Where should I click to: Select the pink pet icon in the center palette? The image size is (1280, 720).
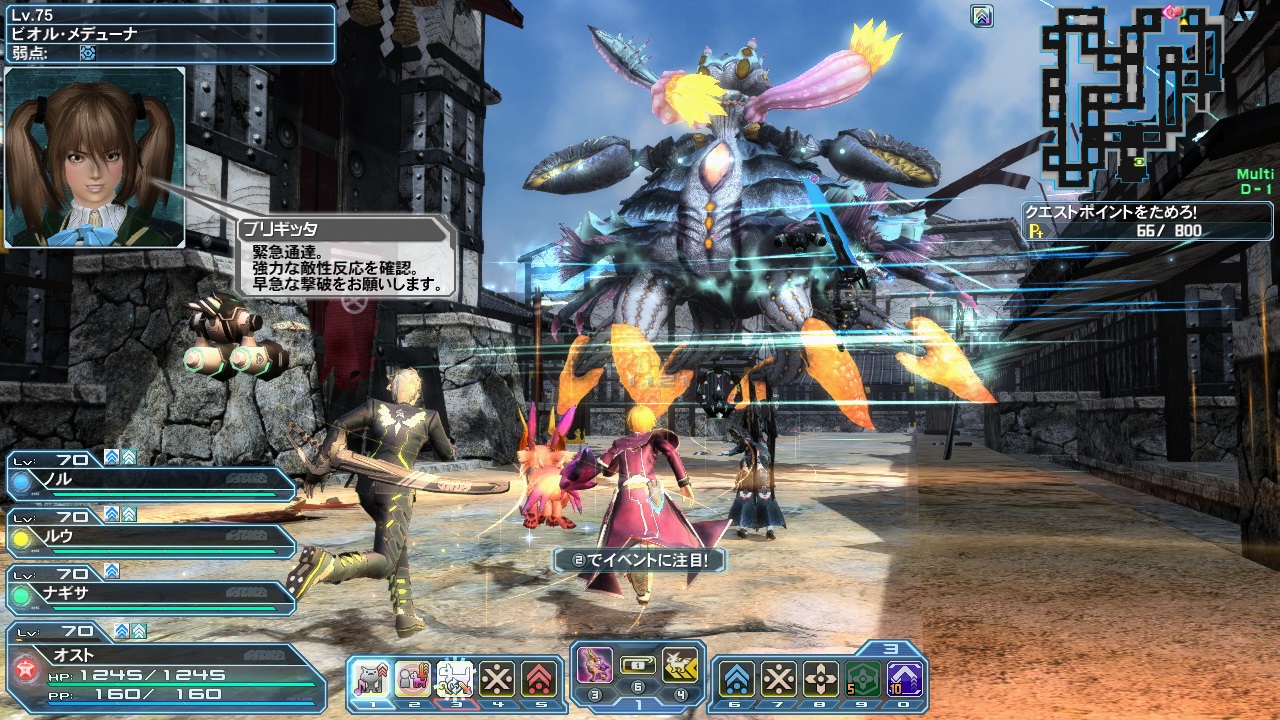coord(596,665)
